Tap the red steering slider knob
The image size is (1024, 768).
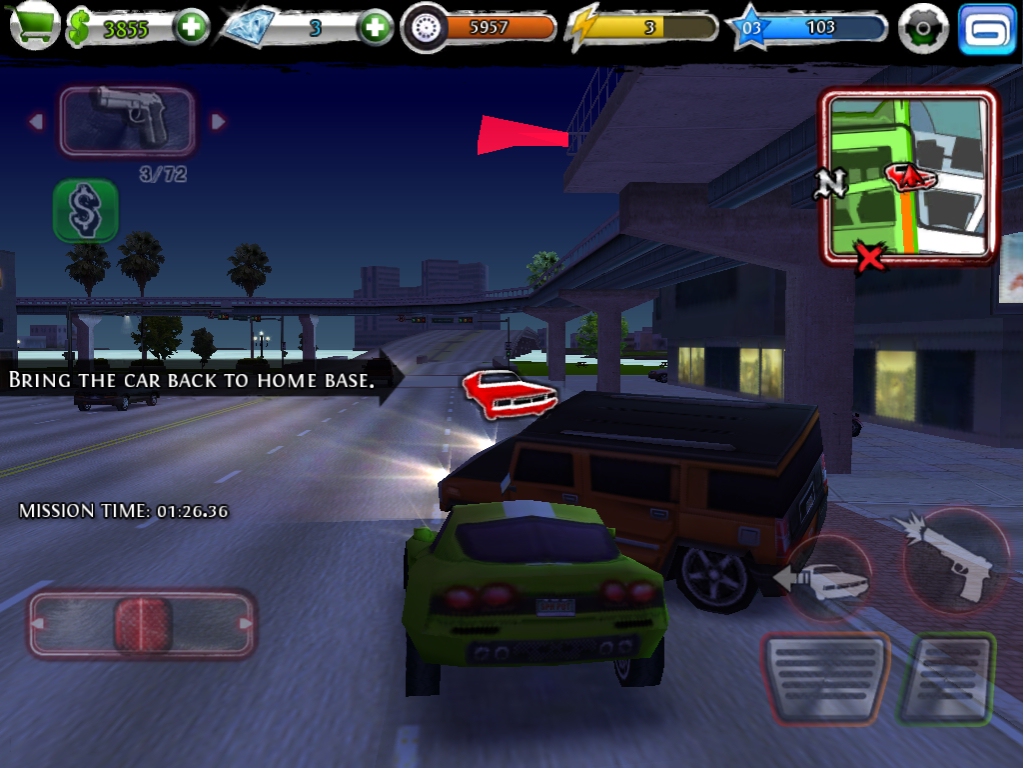click(x=143, y=624)
